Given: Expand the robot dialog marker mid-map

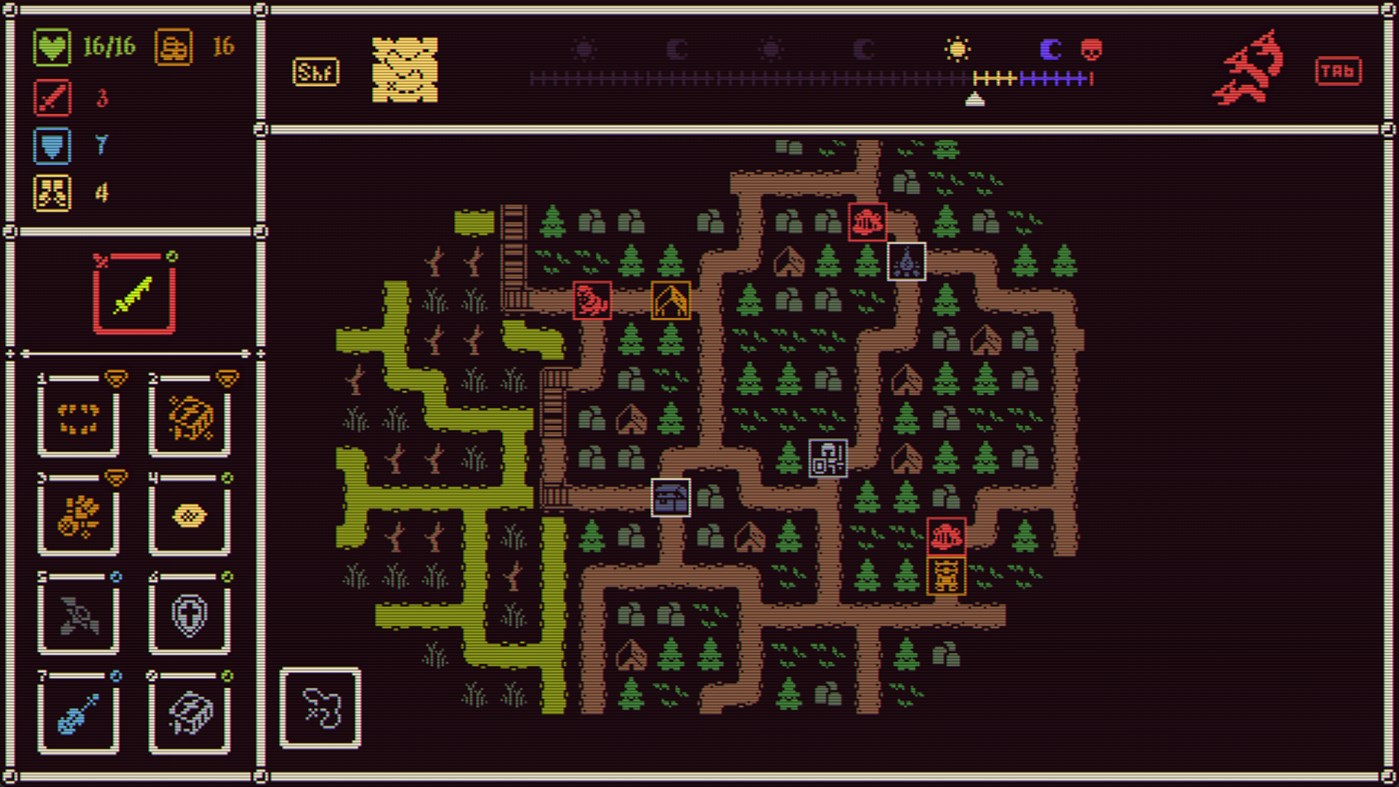Looking at the screenshot, I should [x=826, y=459].
